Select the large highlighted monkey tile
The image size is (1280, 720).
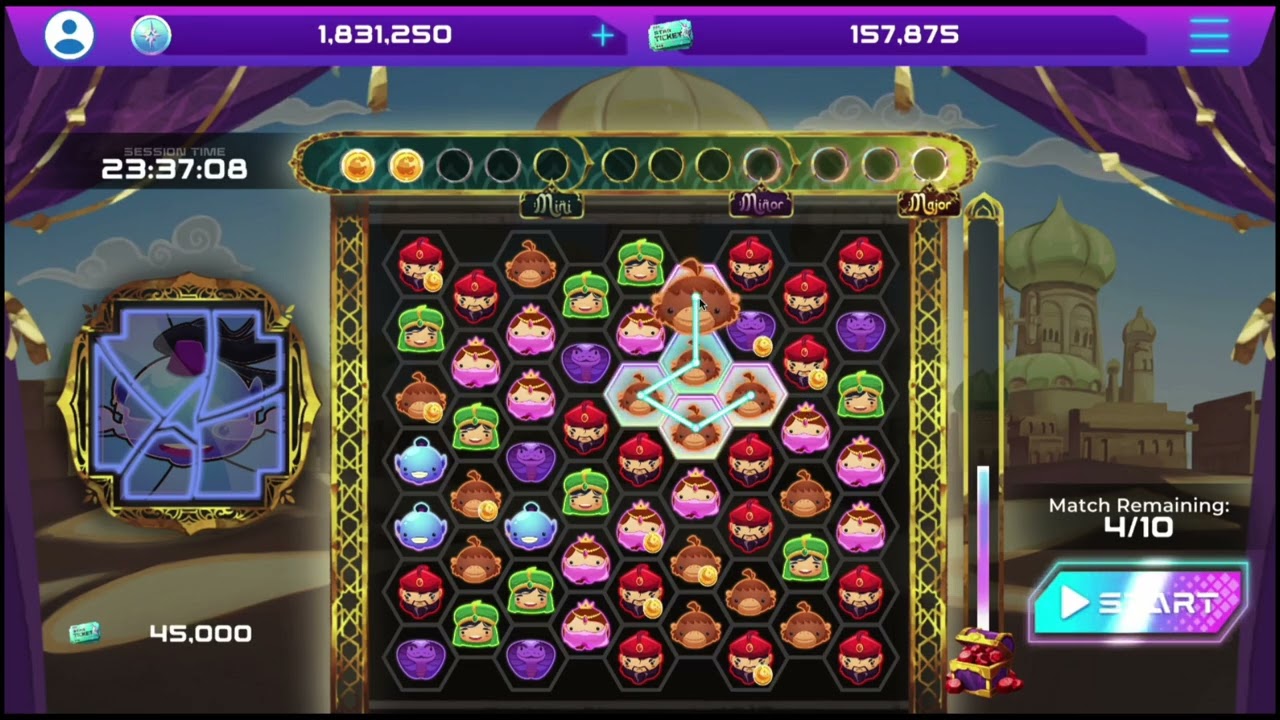pos(696,298)
